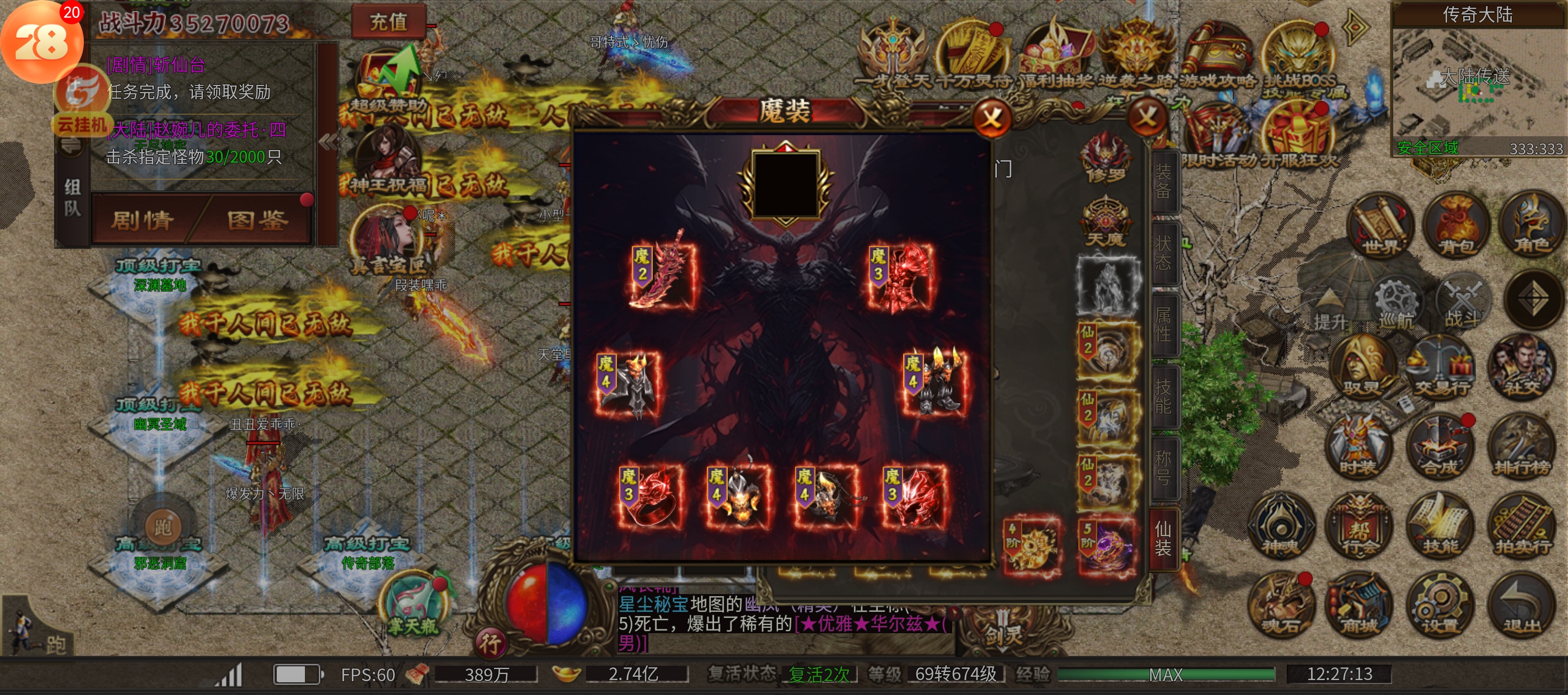This screenshot has width=1568, height=695.
Task: Switch to the 仙装 tab
Action: pos(1163,538)
